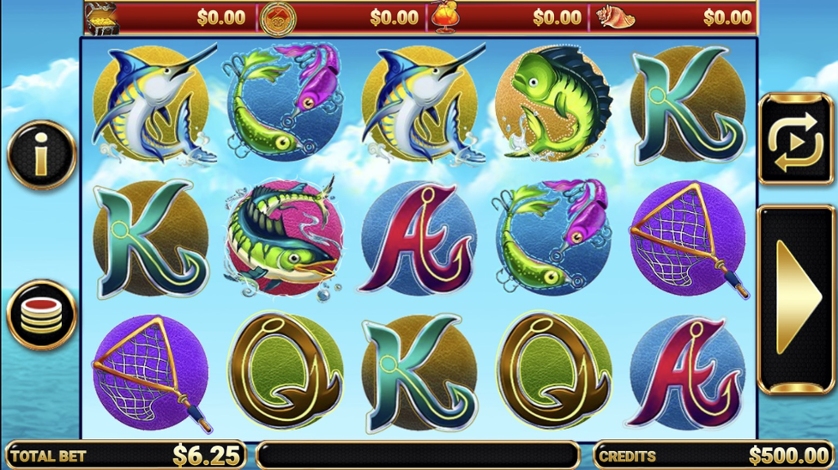Open the bet chips selector

(41, 314)
